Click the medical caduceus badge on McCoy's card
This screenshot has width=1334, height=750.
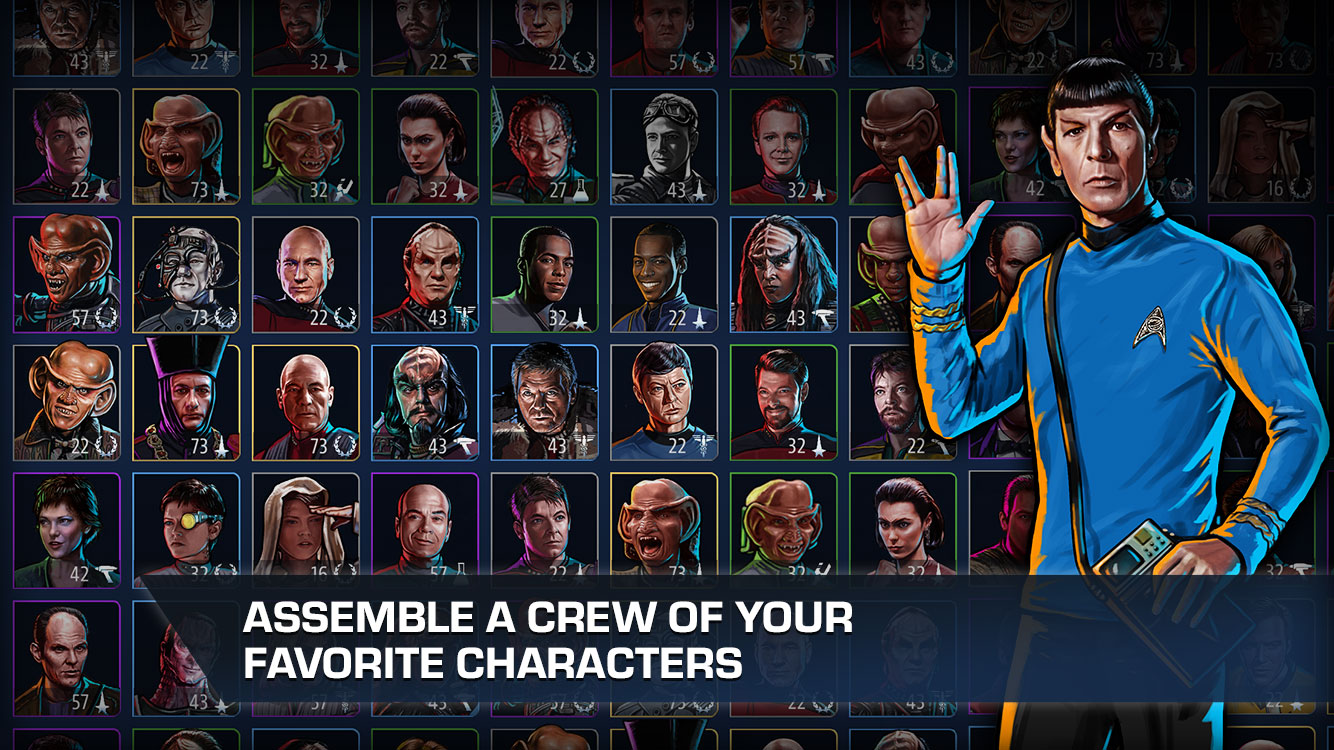pos(701,446)
